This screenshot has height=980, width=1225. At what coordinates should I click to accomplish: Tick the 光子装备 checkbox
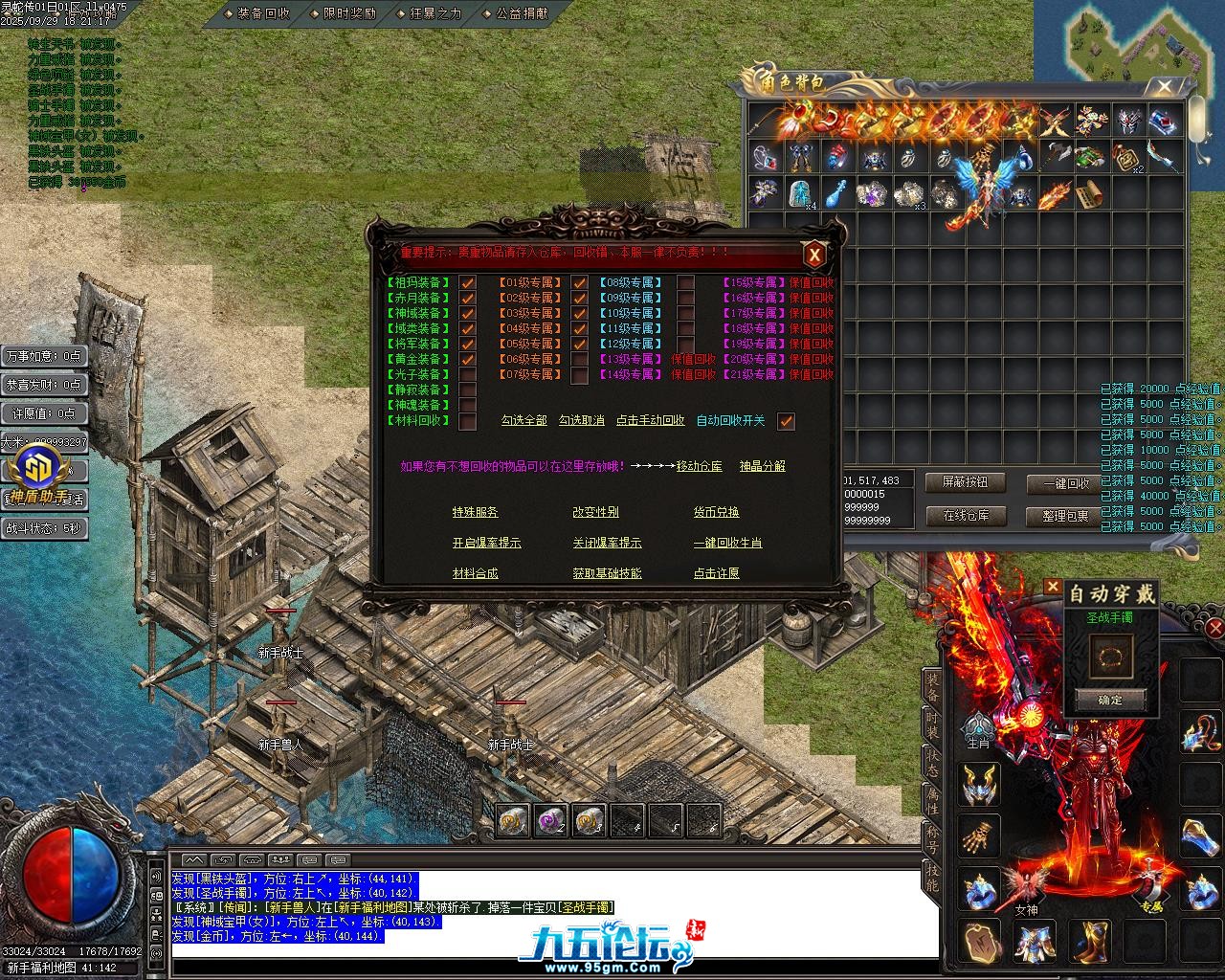pyautogui.click(x=468, y=375)
